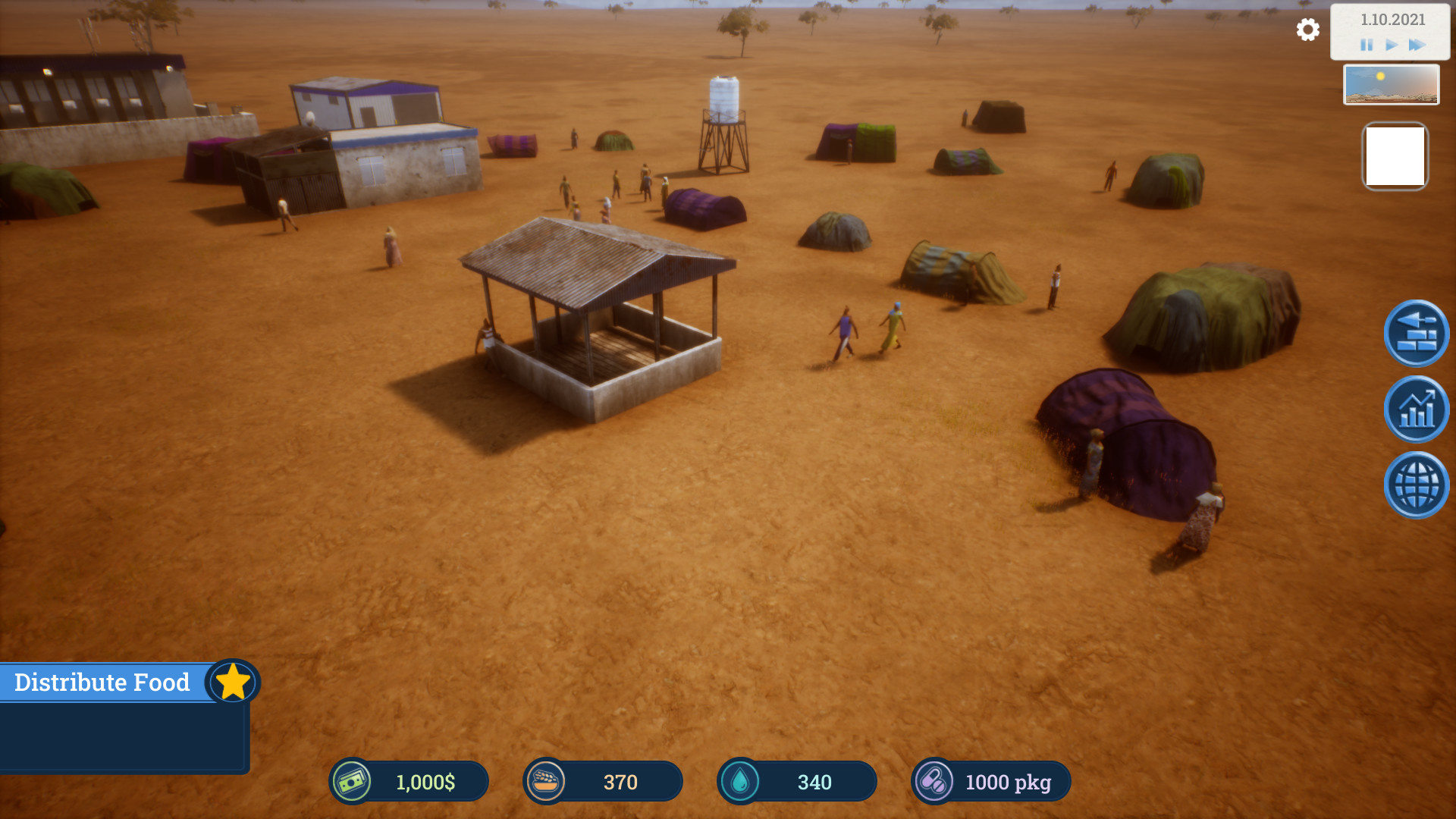Click the food bowl resource icon
The height and width of the screenshot is (819, 1456).
point(548,782)
